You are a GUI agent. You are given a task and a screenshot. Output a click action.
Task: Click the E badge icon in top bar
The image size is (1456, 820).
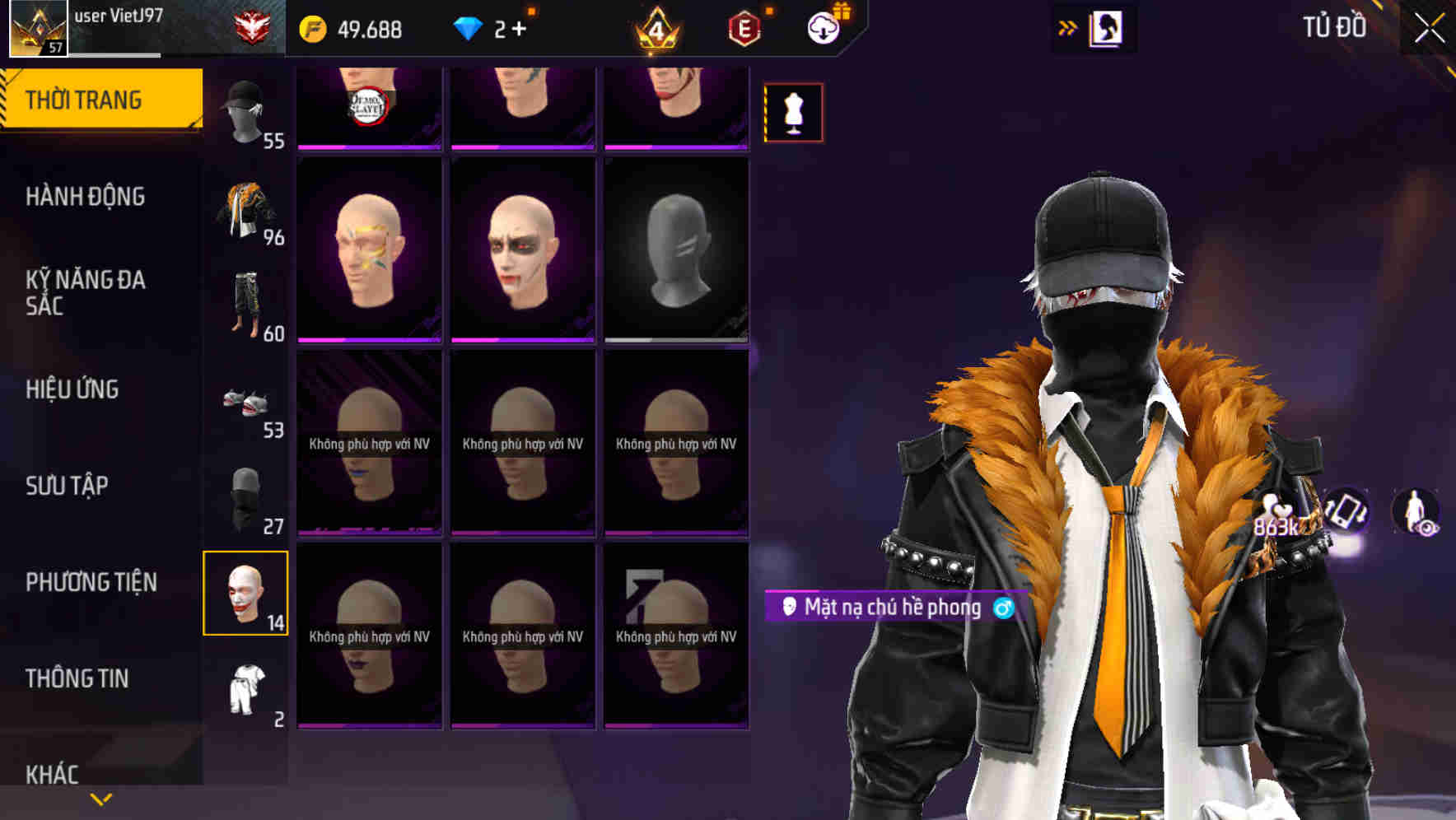(x=743, y=27)
